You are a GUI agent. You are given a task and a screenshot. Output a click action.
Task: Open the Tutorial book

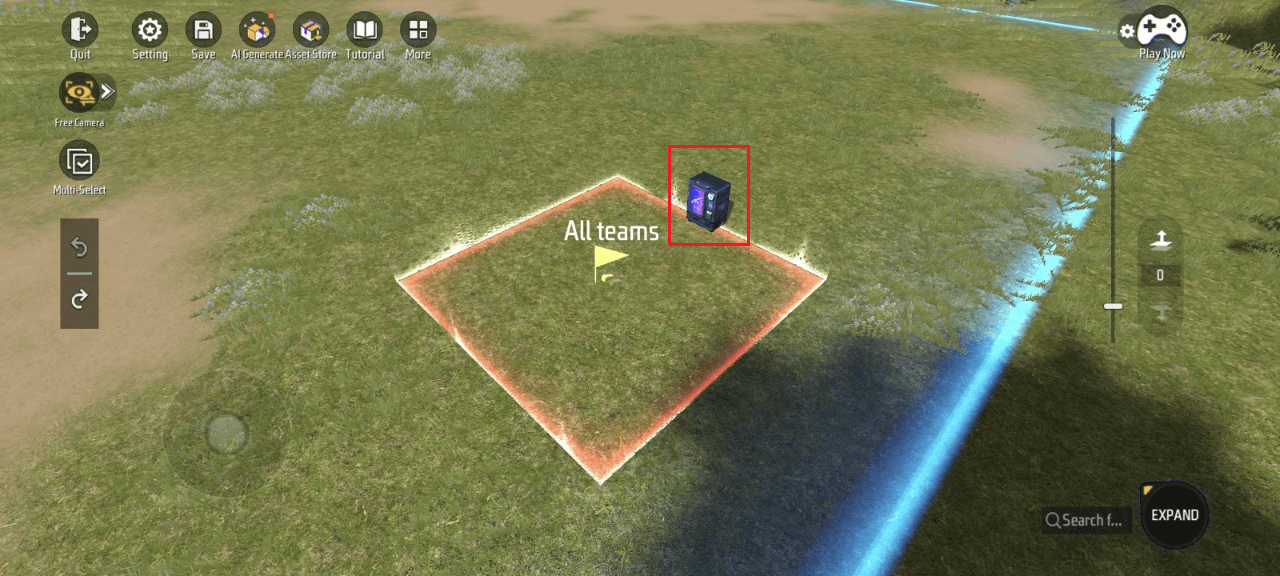click(364, 30)
